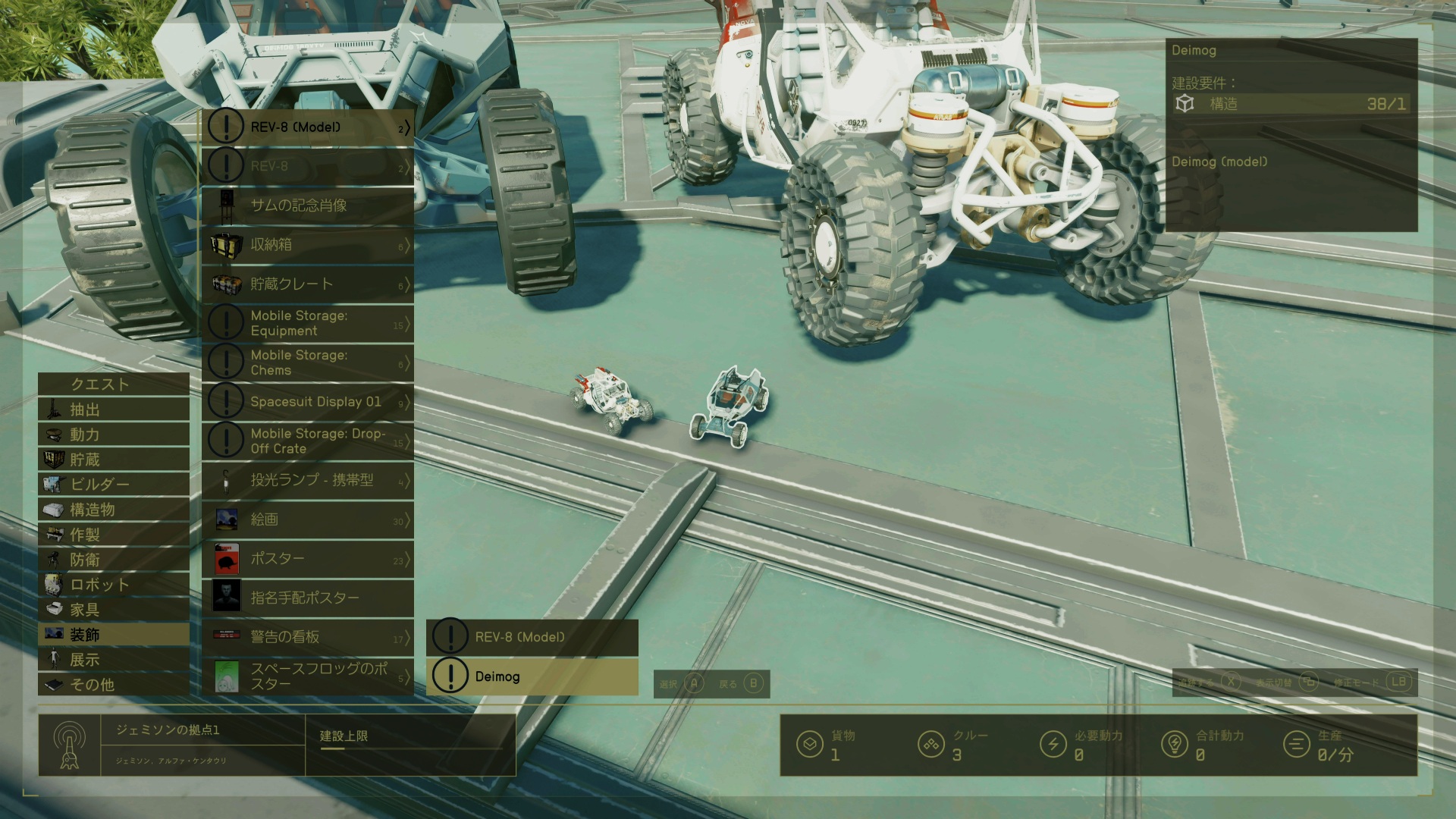Select the 絵画 decoration entry
1456x819 pixels.
tap(308, 519)
